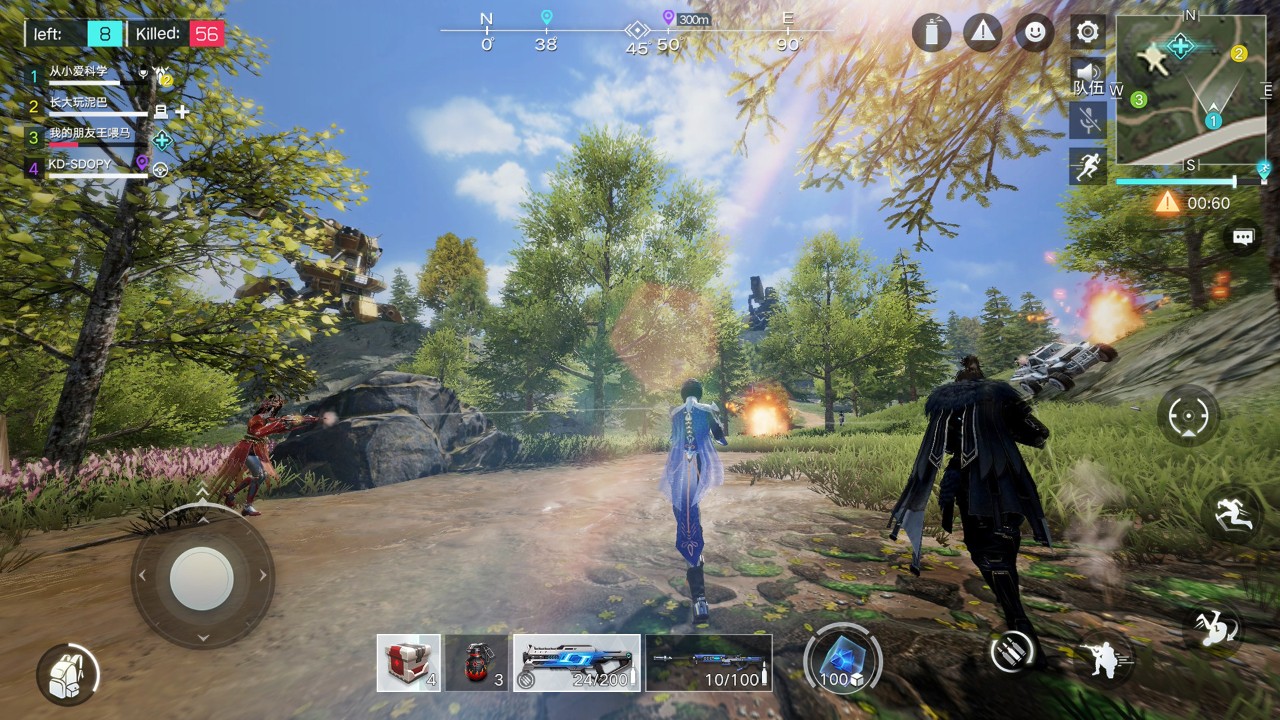Send a warning triangle alert ping
The height and width of the screenshot is (720, 1280).
tap(983, 33)
